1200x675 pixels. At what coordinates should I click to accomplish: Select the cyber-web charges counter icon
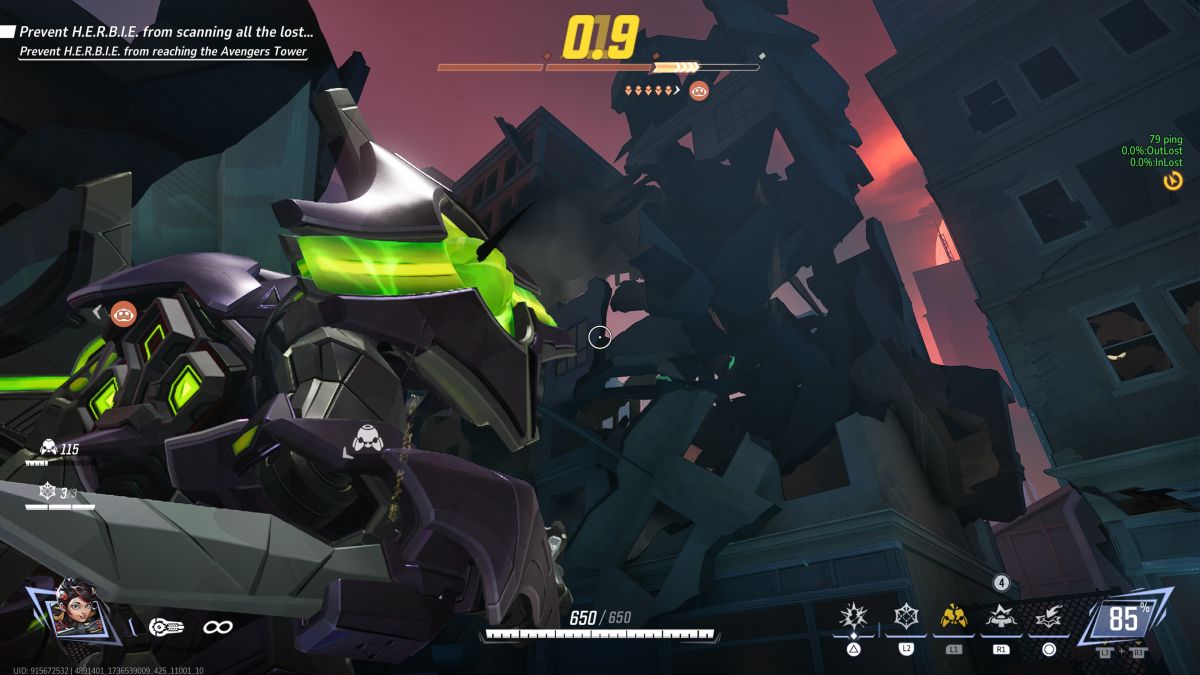pyautogui.click(x=47, y=492)
